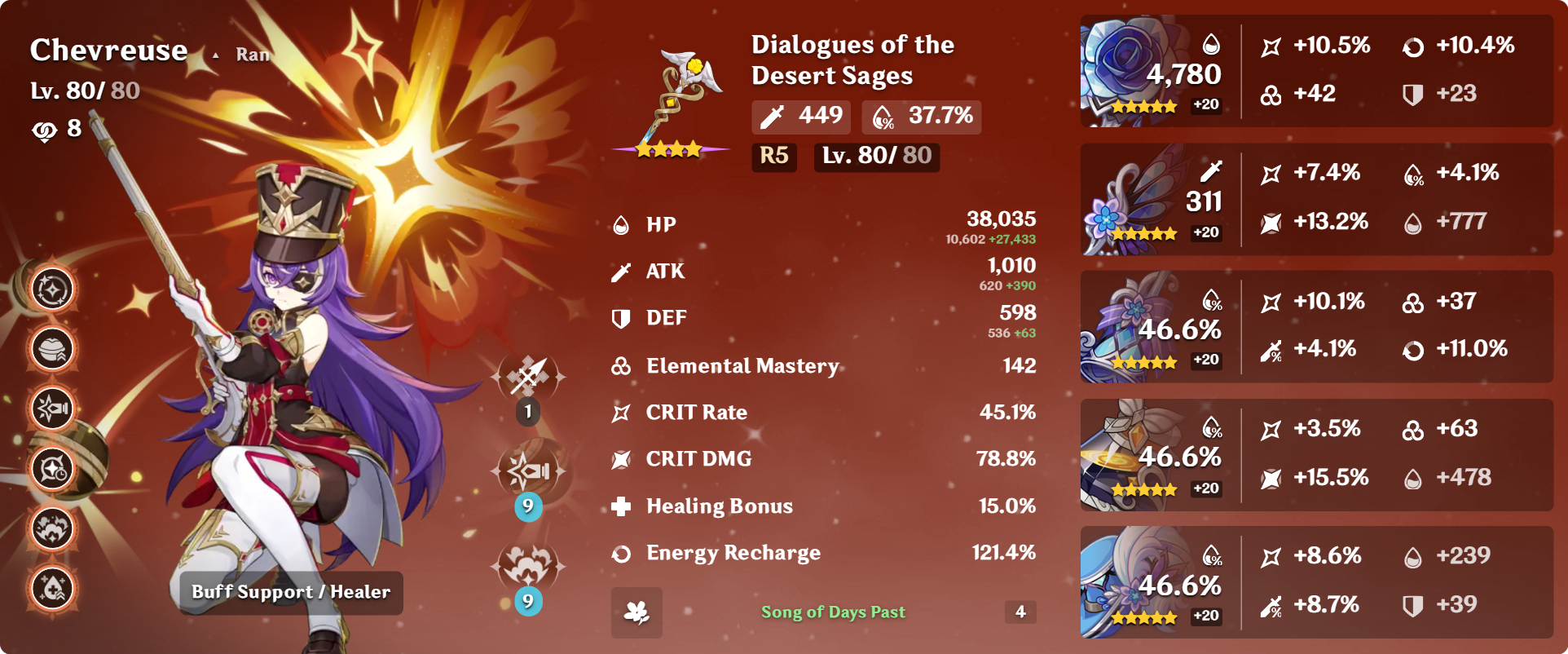Image resolution: width=1568 pixels, height=654 pixels.
Task: Select the smoke cloud constellation icon
Action: pos(53,528)
